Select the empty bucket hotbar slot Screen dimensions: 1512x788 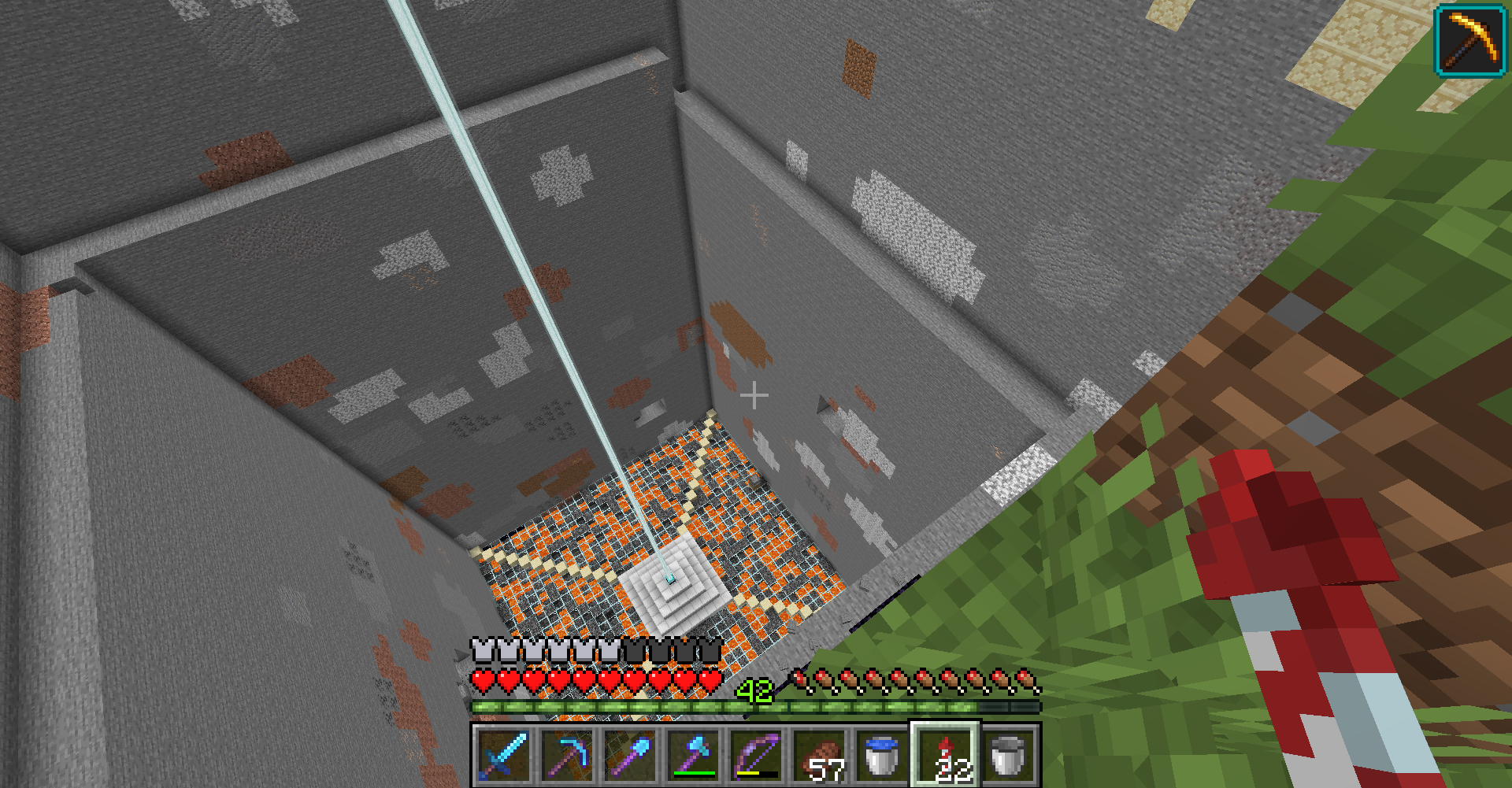tap(1008, 755)
